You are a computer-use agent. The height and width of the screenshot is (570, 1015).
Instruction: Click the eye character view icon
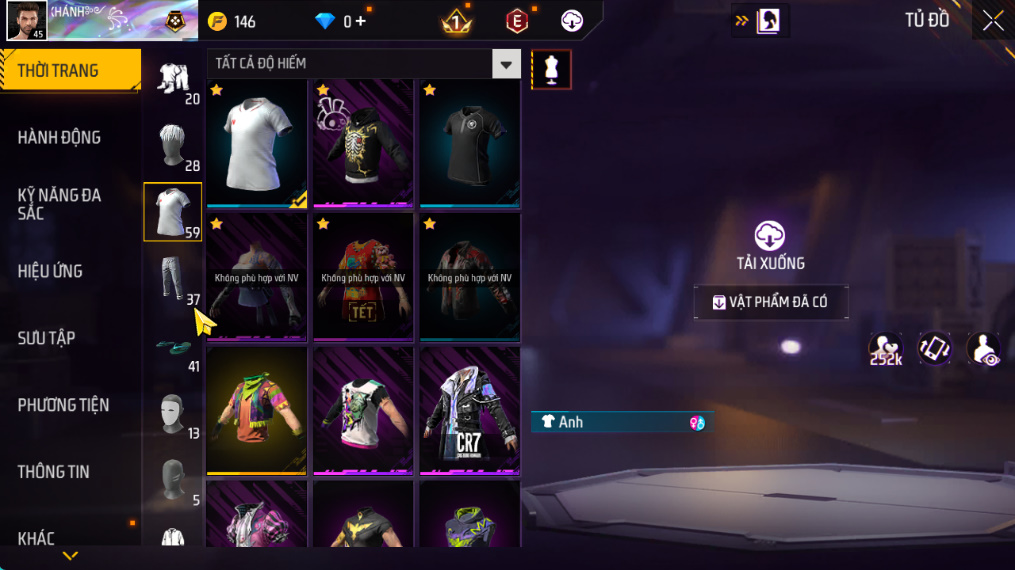point(984,349)
